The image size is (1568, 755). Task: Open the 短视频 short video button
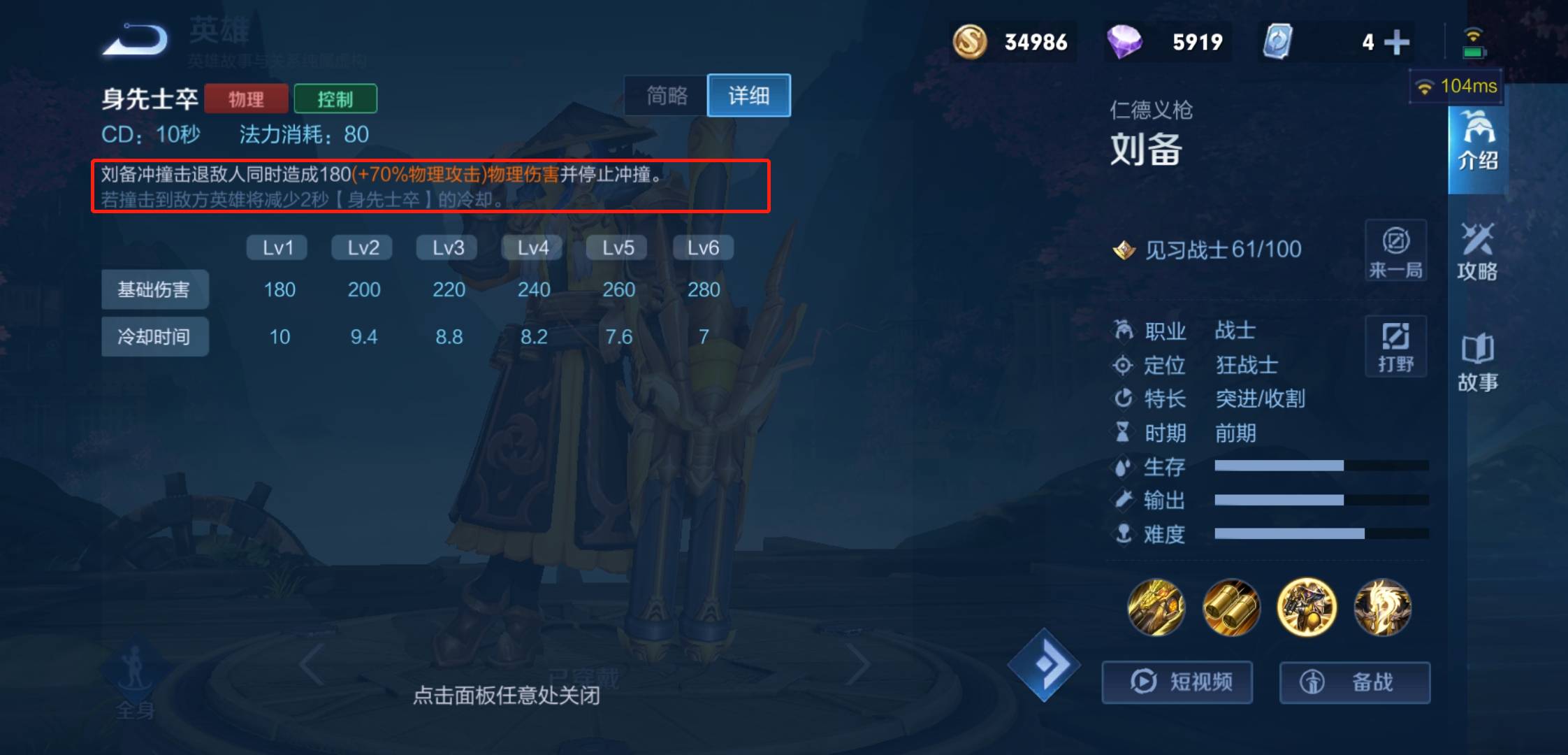pos(1177,682)
